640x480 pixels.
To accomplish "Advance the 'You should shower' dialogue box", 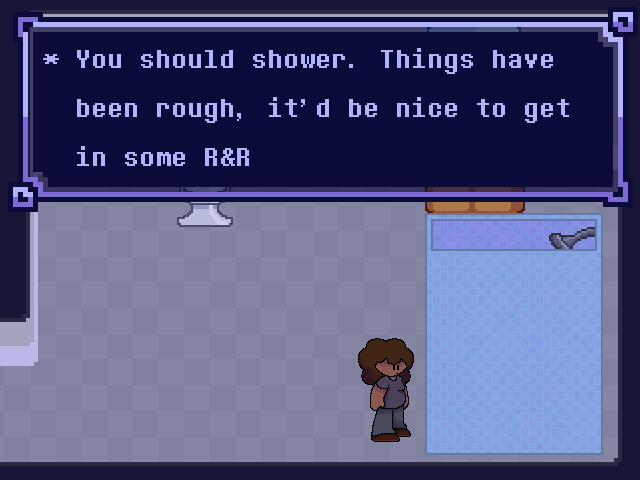I will 322,108.
